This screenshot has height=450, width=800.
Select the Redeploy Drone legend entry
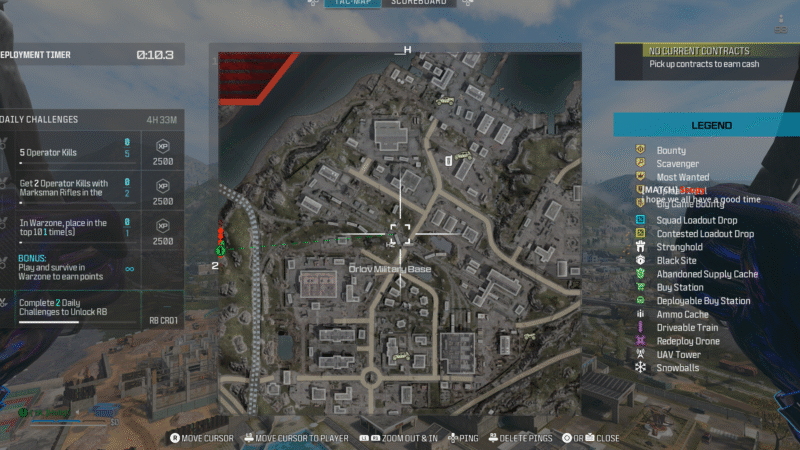[x=687, y=341]
